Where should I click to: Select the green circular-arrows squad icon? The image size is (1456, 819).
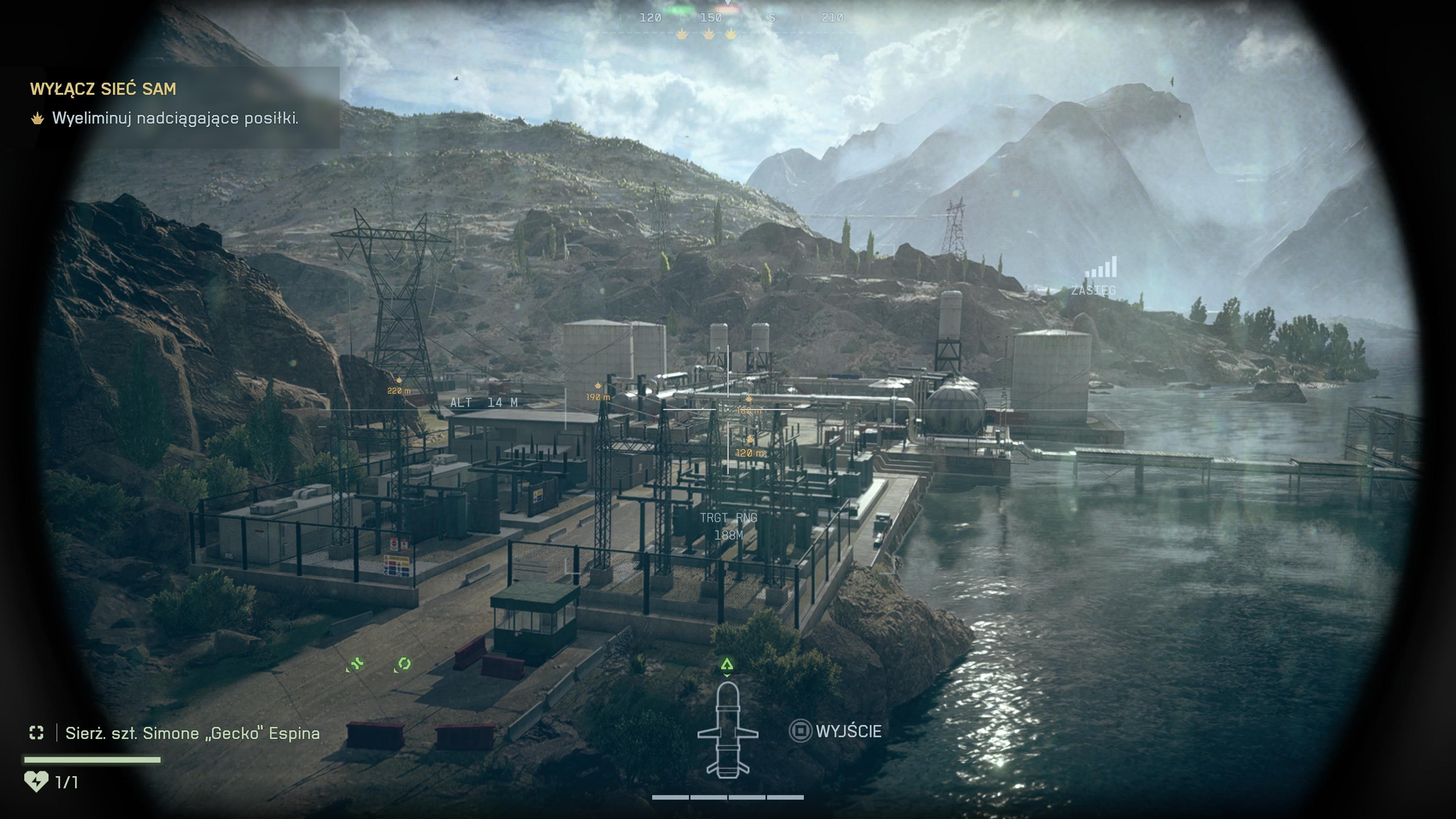[x=403, y=664]
